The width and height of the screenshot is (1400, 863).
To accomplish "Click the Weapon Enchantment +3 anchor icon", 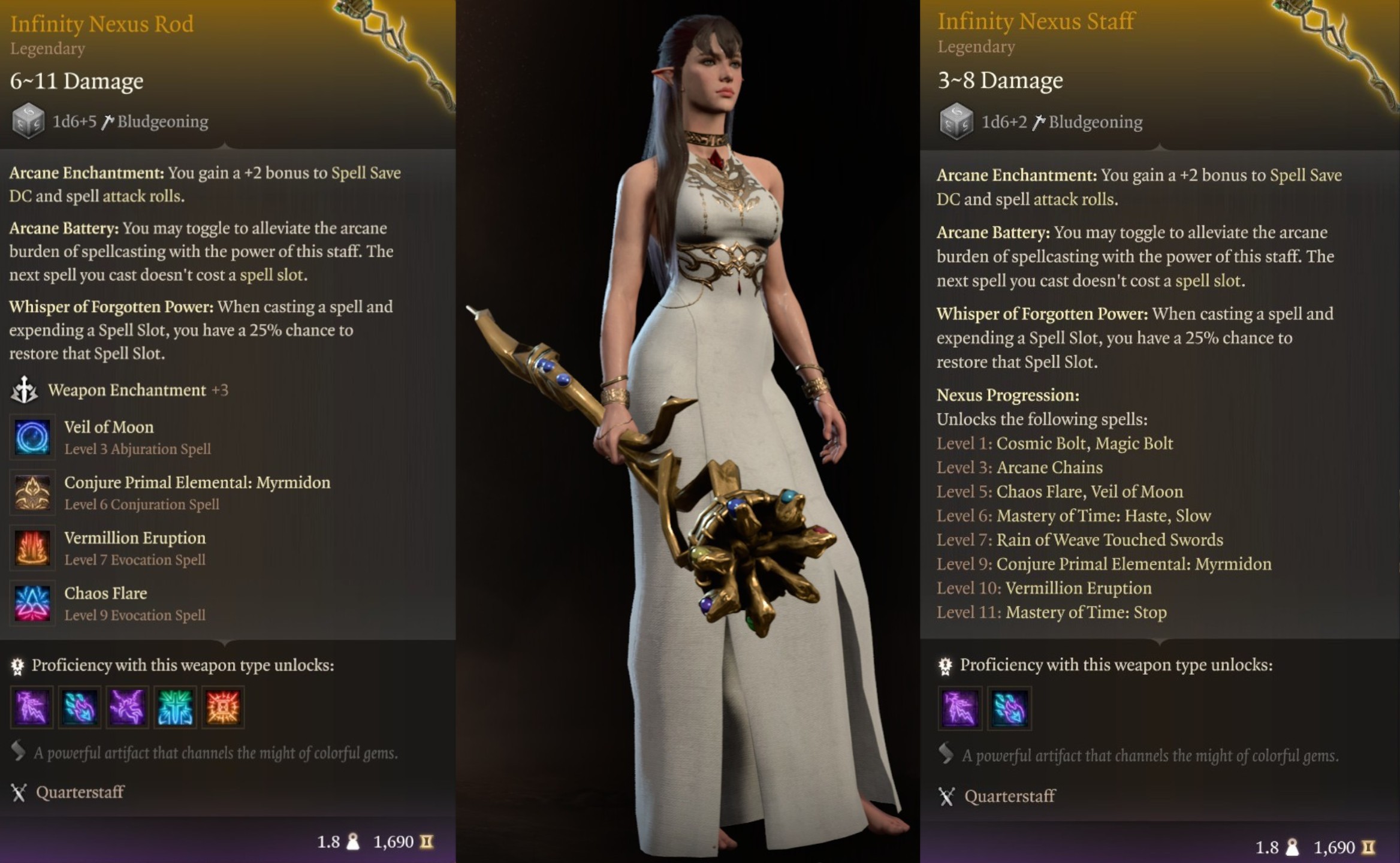I will [24, 390].
